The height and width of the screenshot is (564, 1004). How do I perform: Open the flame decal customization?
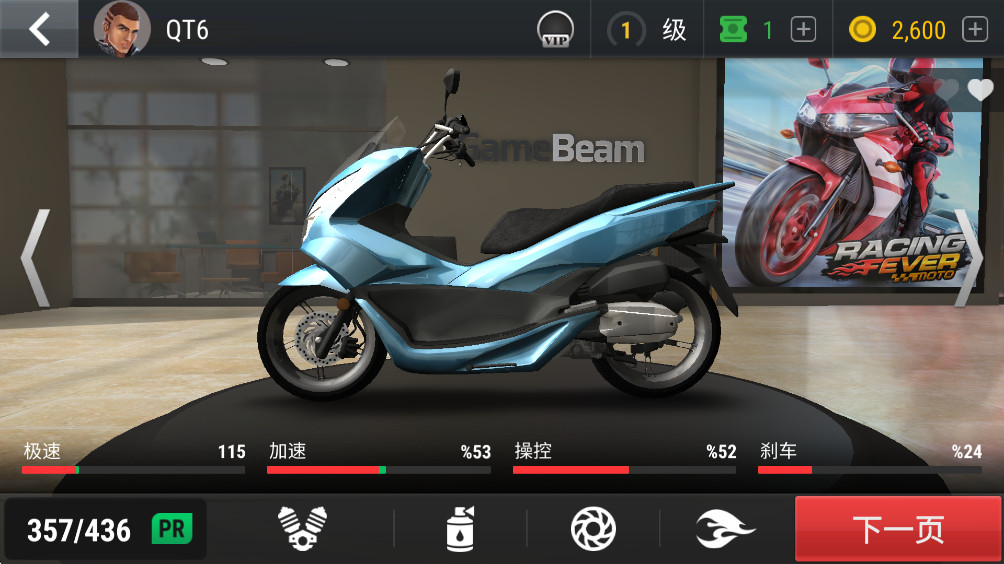tap(726, 528)
